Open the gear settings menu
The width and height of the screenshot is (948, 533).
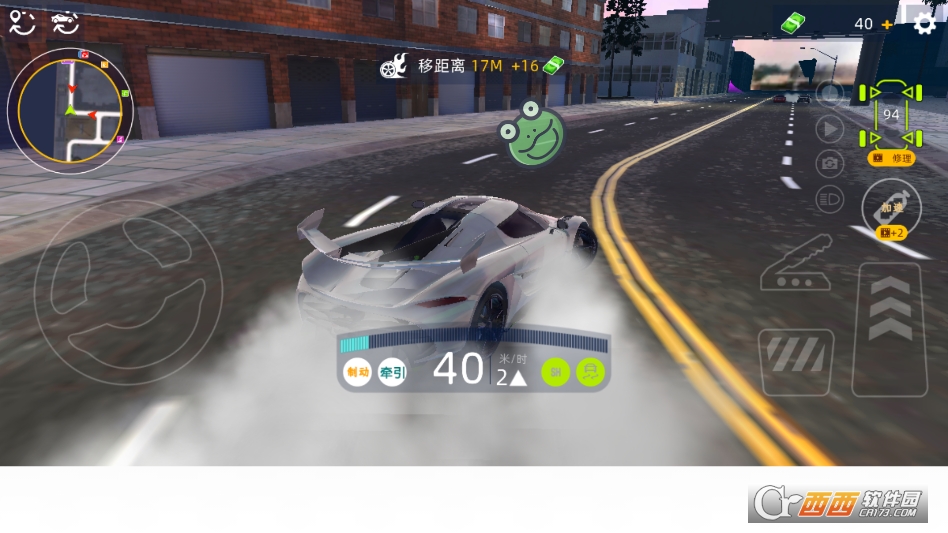point(926,22)
